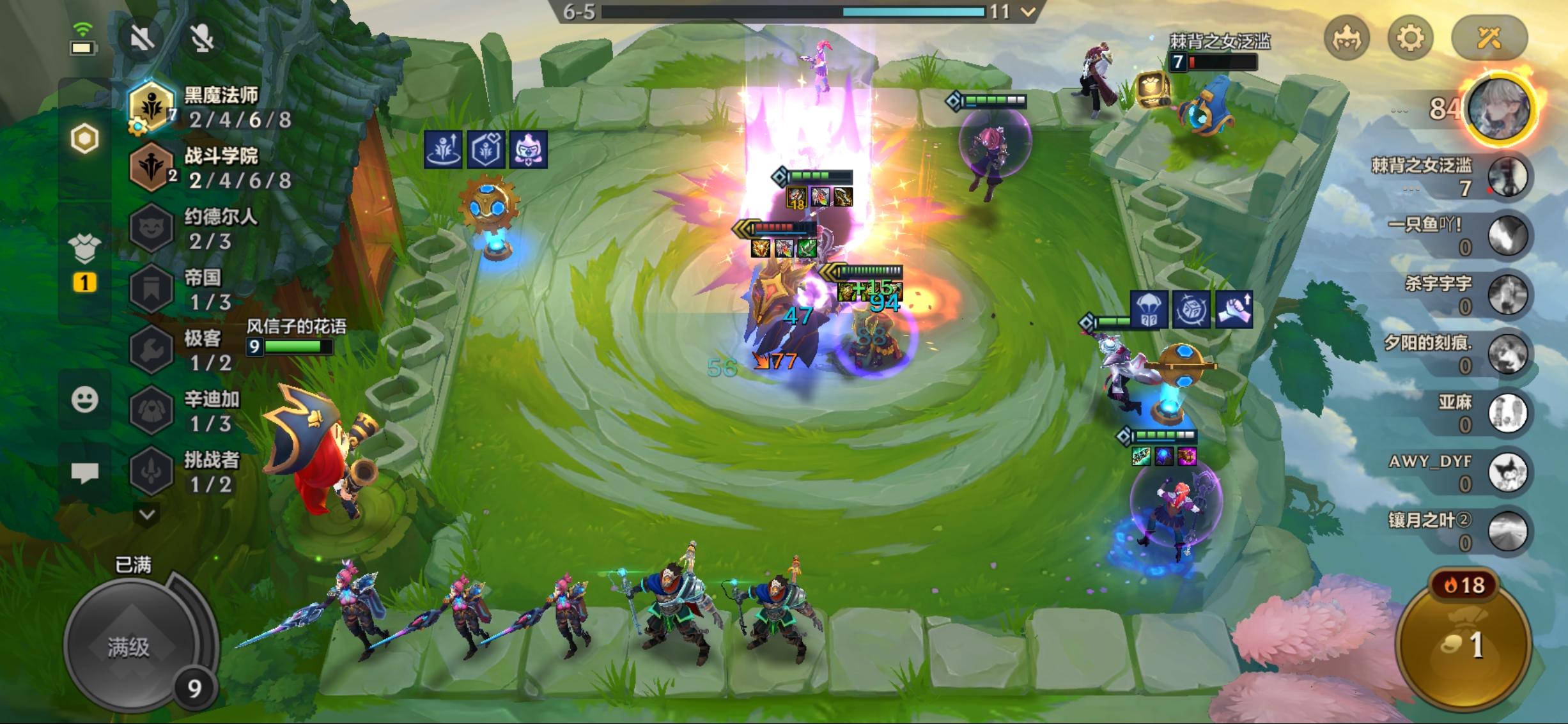Open the settings gear menu
Screen dimensions: 1568x724
click(1409, 38)
